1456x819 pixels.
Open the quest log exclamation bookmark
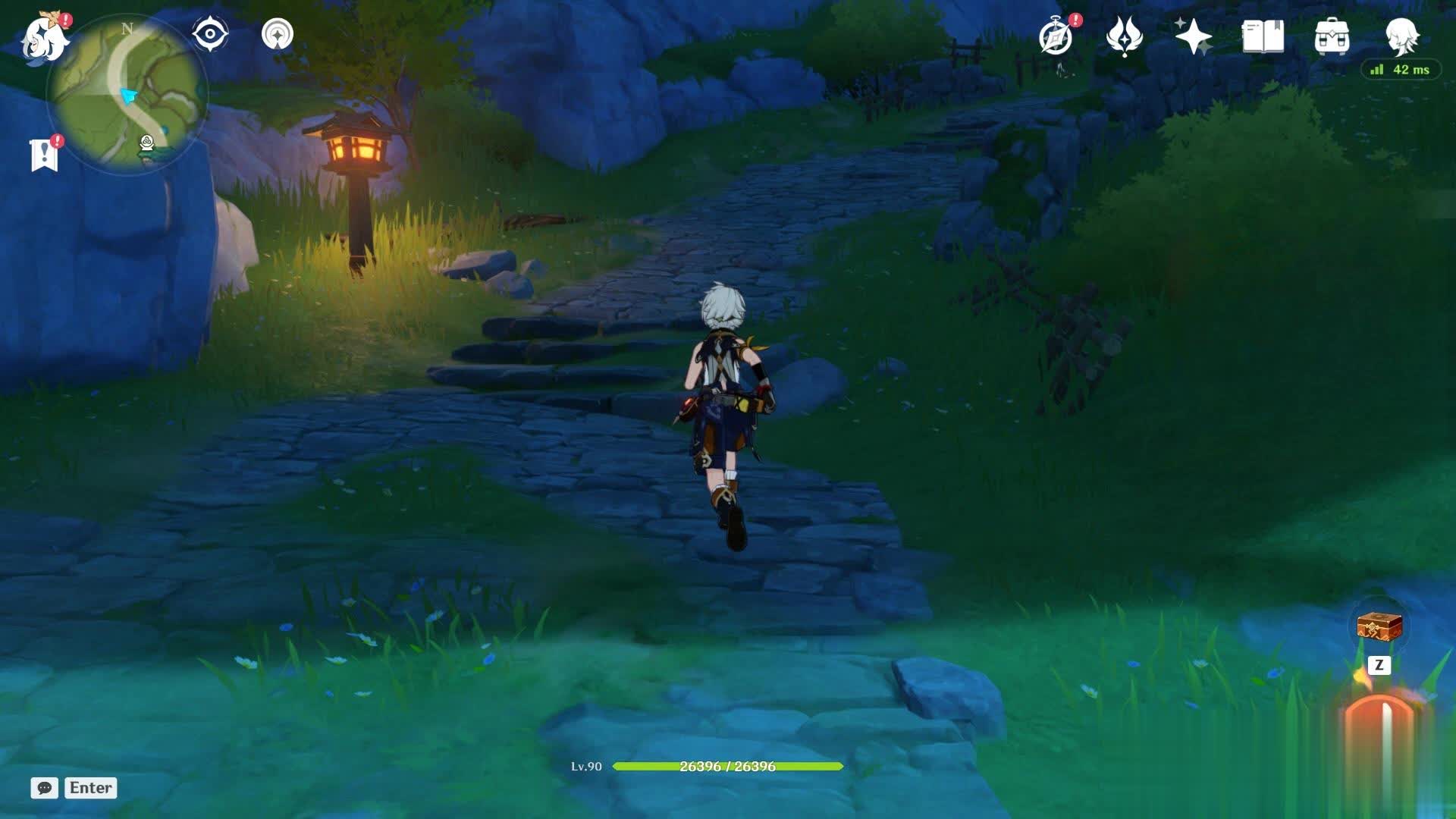pyautogui.click(x=45, y=154)
